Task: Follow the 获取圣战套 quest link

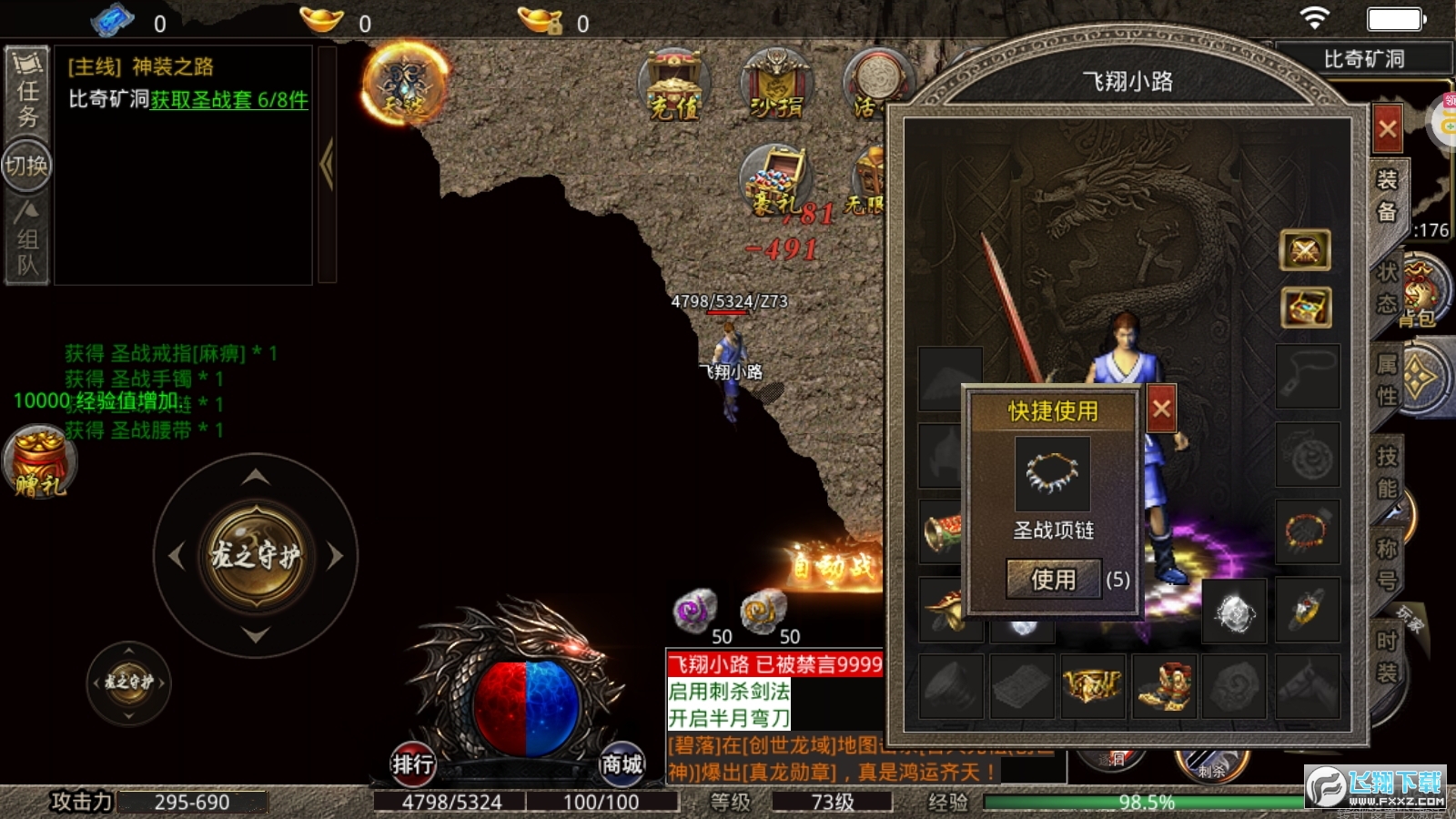Action: click(x=229, y=99)
